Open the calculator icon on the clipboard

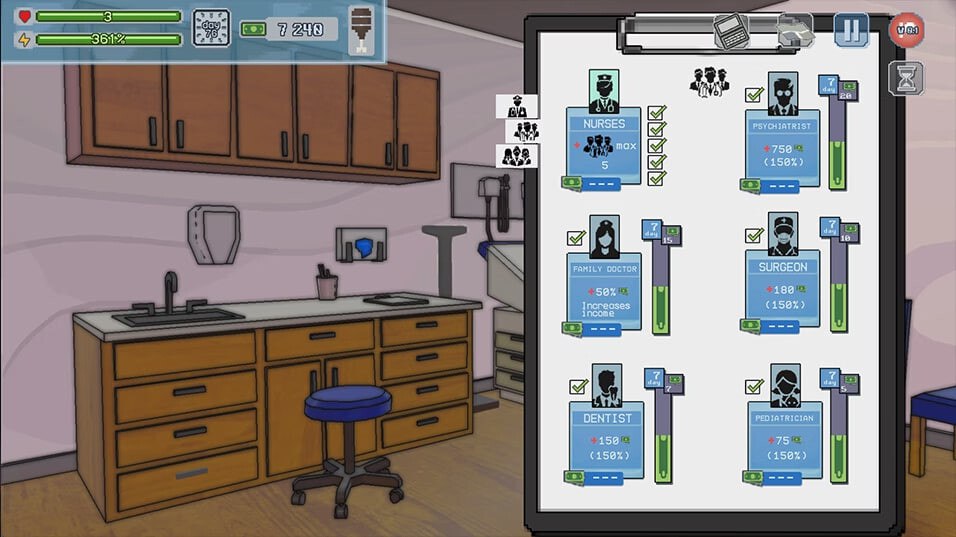pos(731,30)
